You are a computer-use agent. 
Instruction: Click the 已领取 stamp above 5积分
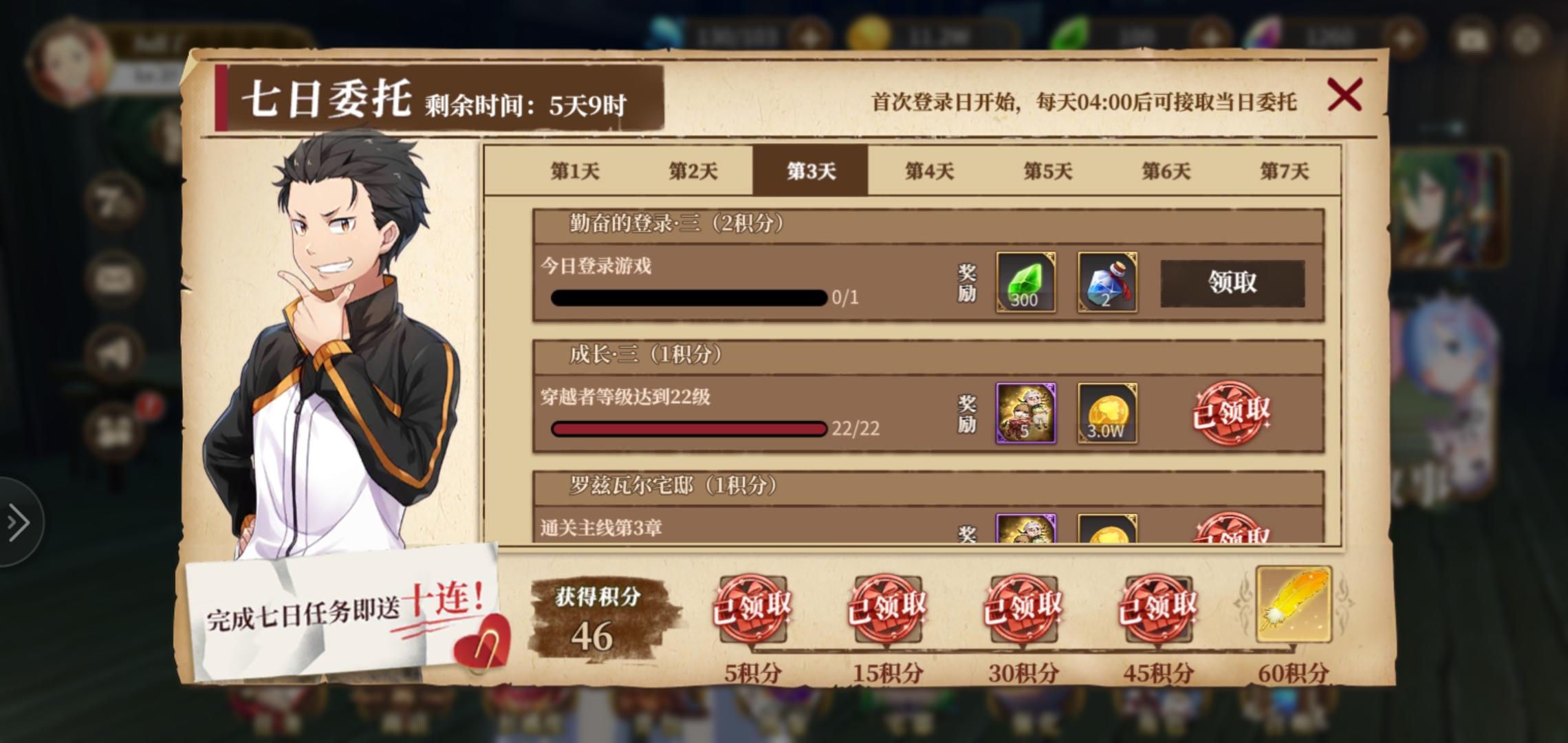(x=752, y=609)
